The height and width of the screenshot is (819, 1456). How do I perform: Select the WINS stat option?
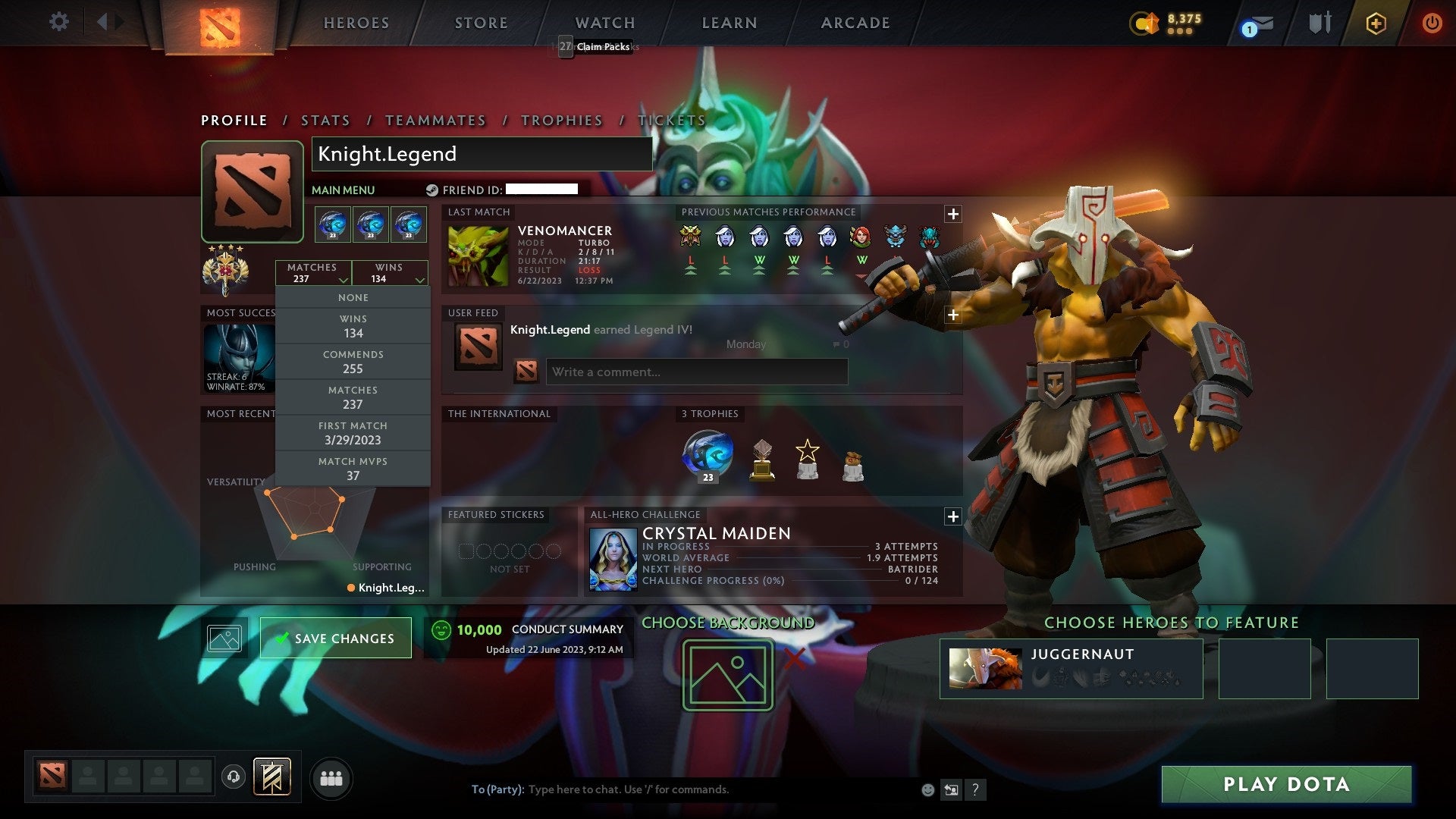(x=353, y=325)
